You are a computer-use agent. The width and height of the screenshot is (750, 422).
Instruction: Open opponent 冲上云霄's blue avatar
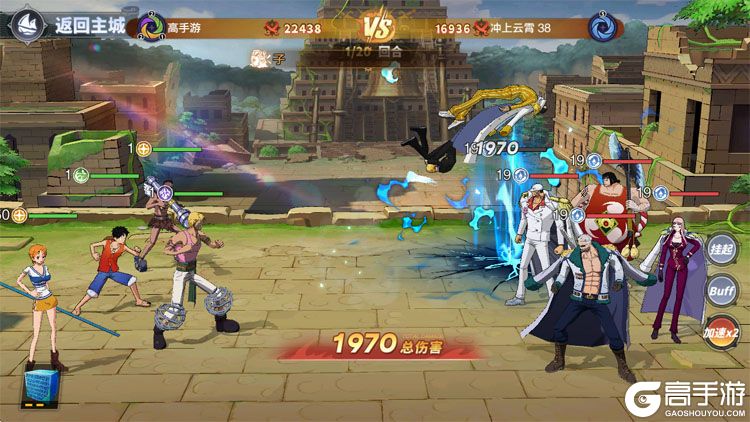(x=602, y=27)
